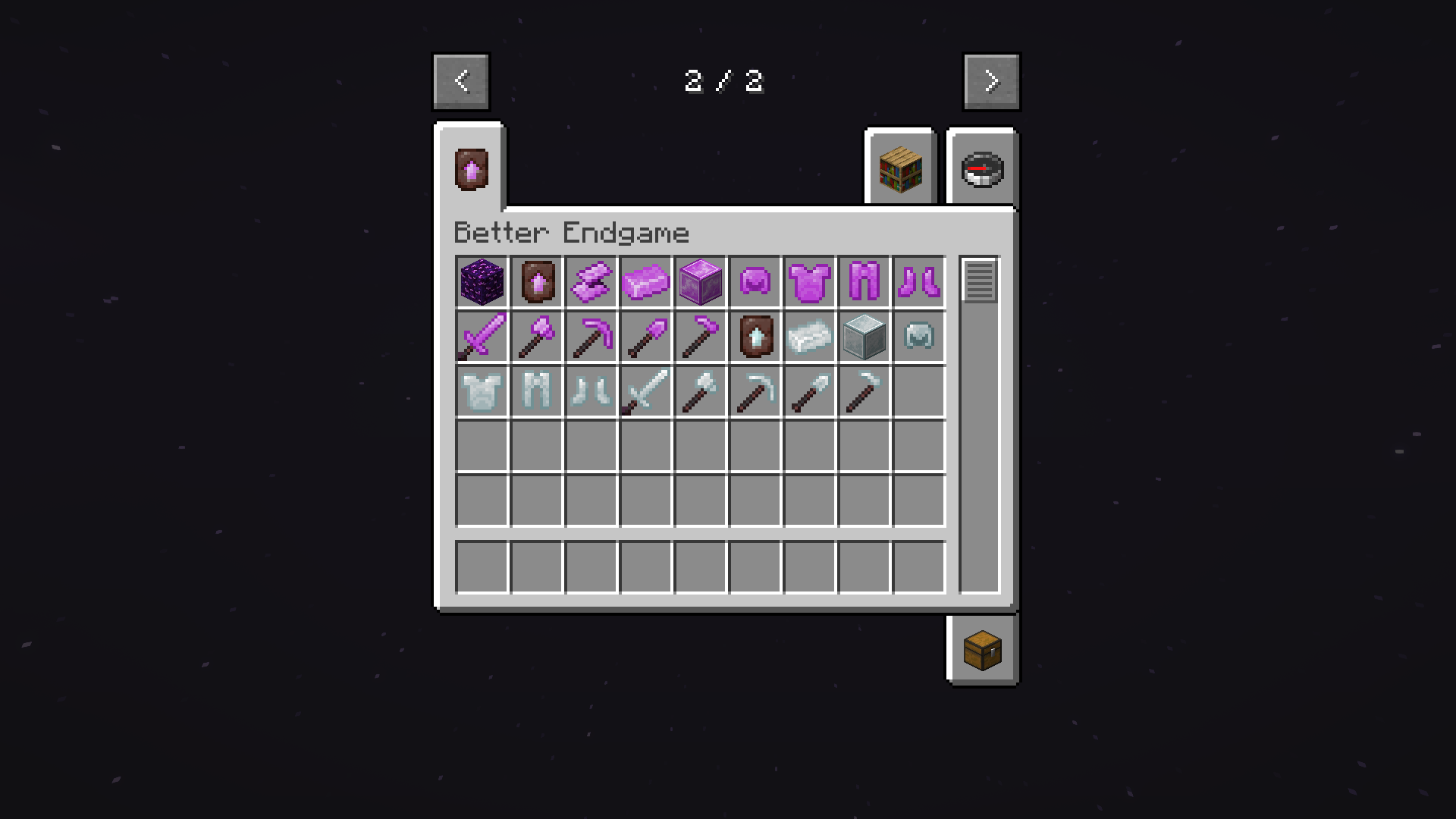
Task: Select the amethyst axe
Action: pyautogui.click(x=537, y=337)
